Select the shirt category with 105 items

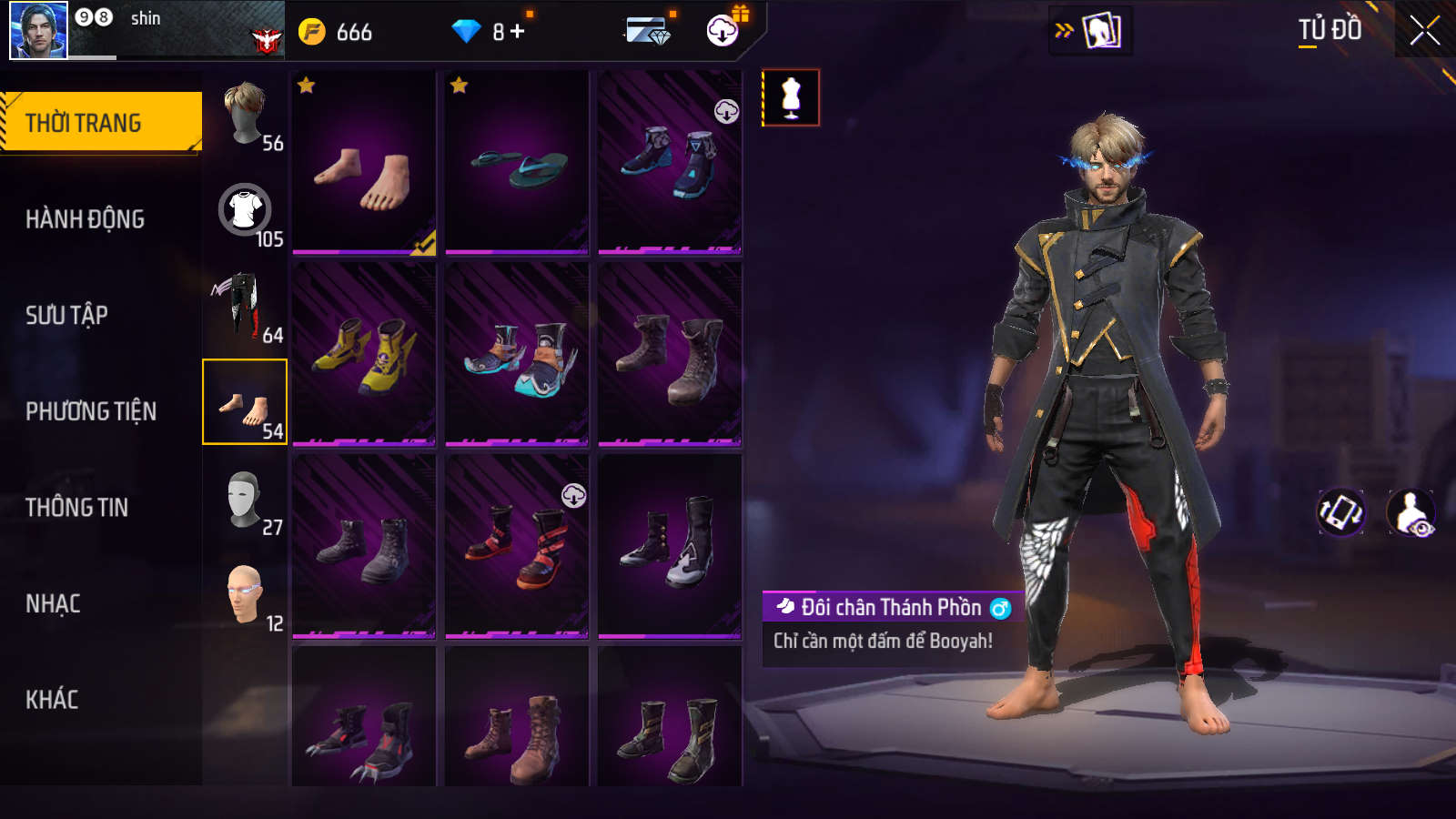point(246,211)
